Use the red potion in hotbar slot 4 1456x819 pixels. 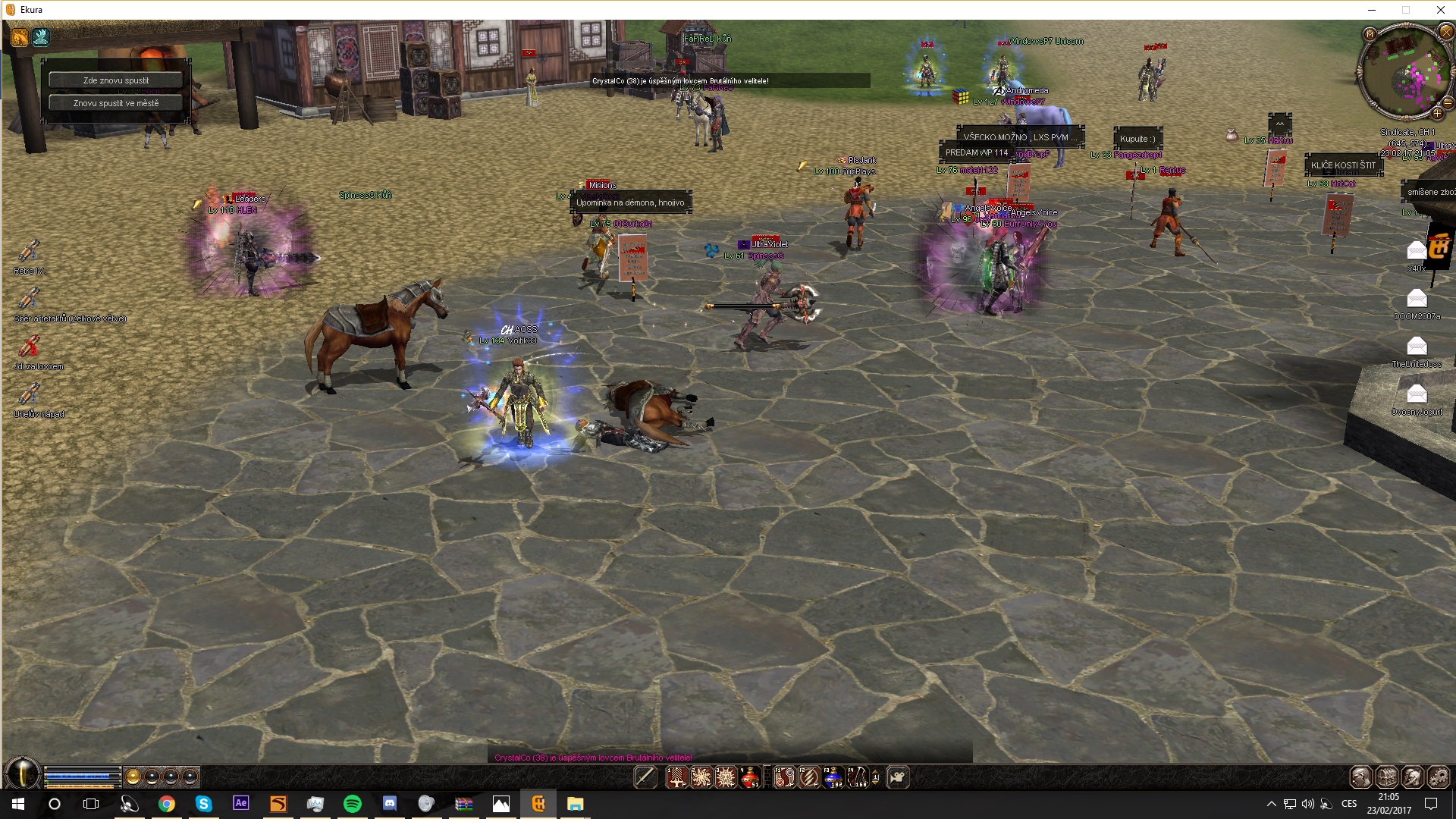(750, 777)
